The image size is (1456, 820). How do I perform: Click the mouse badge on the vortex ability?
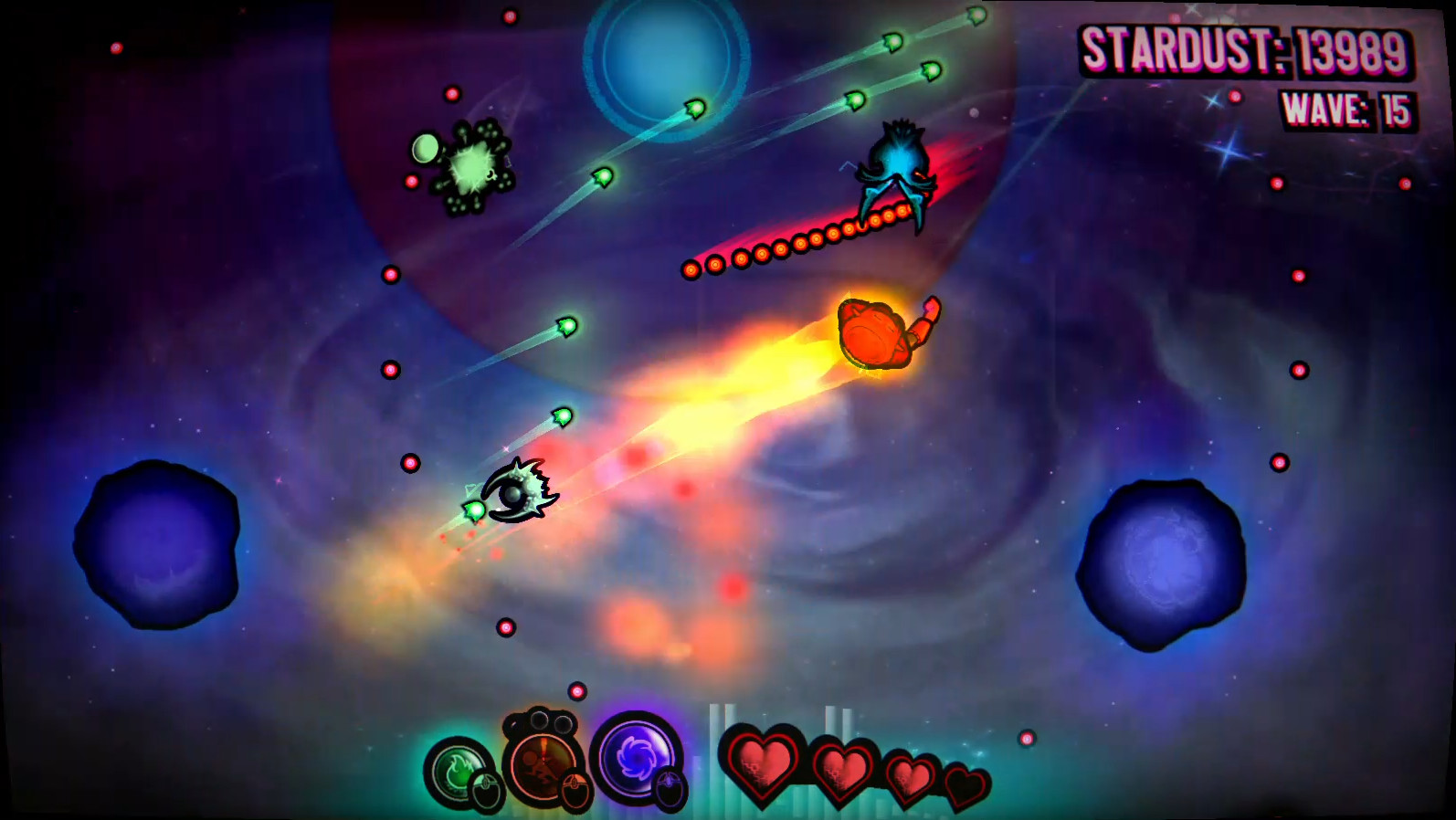point(669,786)
